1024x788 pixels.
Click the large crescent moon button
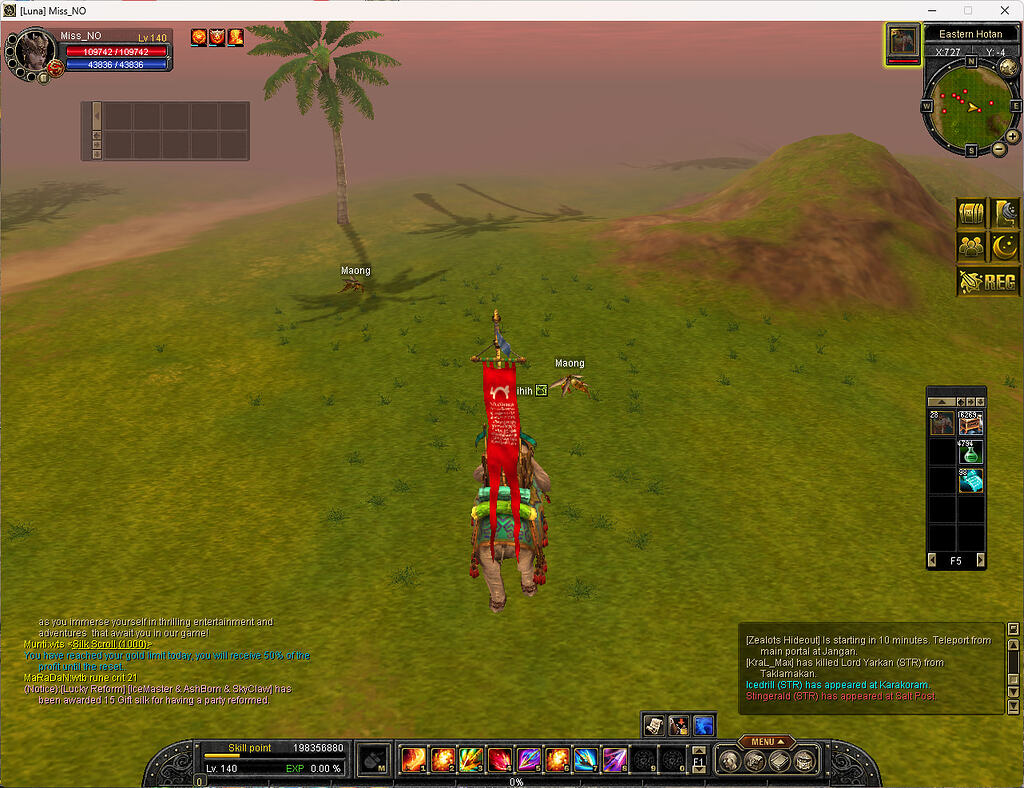click(x=1005, y=246)
